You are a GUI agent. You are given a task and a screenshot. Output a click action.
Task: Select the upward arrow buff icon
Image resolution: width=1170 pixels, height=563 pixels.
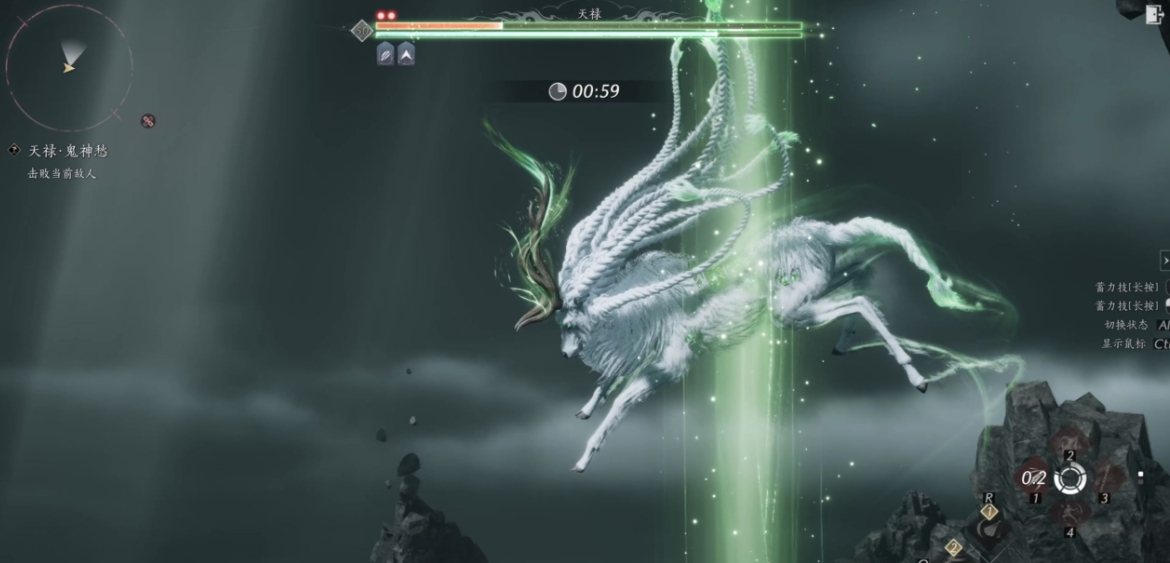[405, 54]
